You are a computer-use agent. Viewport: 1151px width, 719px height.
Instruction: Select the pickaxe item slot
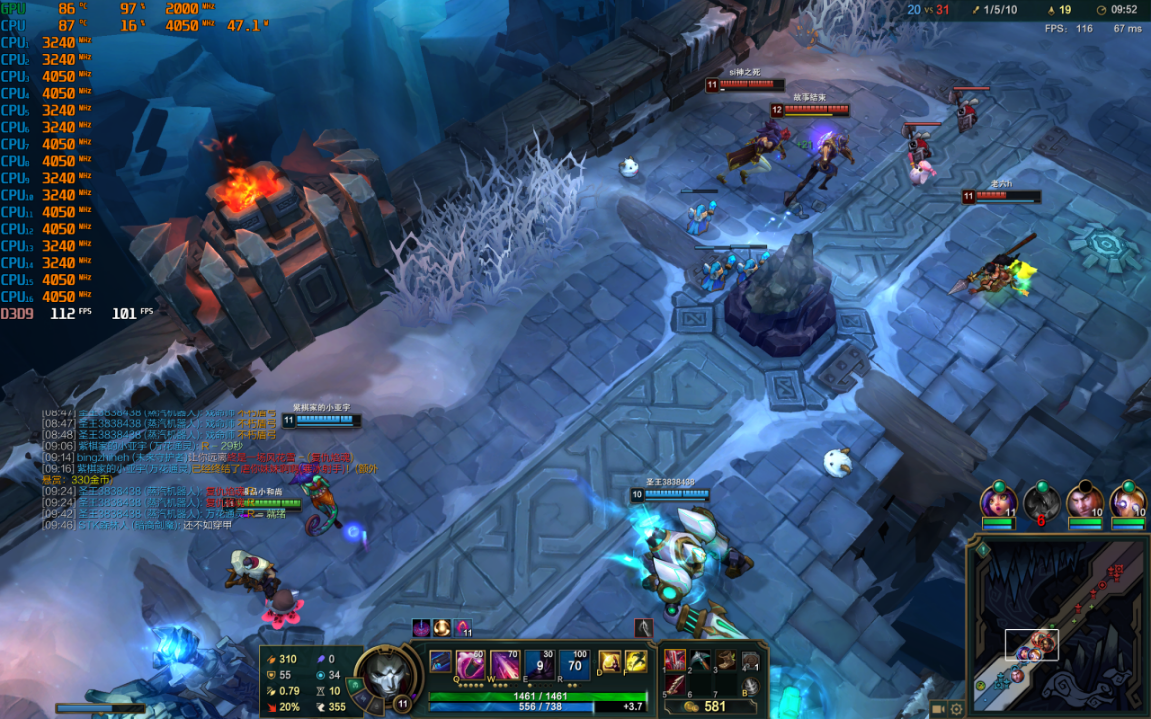click(x=700, y=660)
